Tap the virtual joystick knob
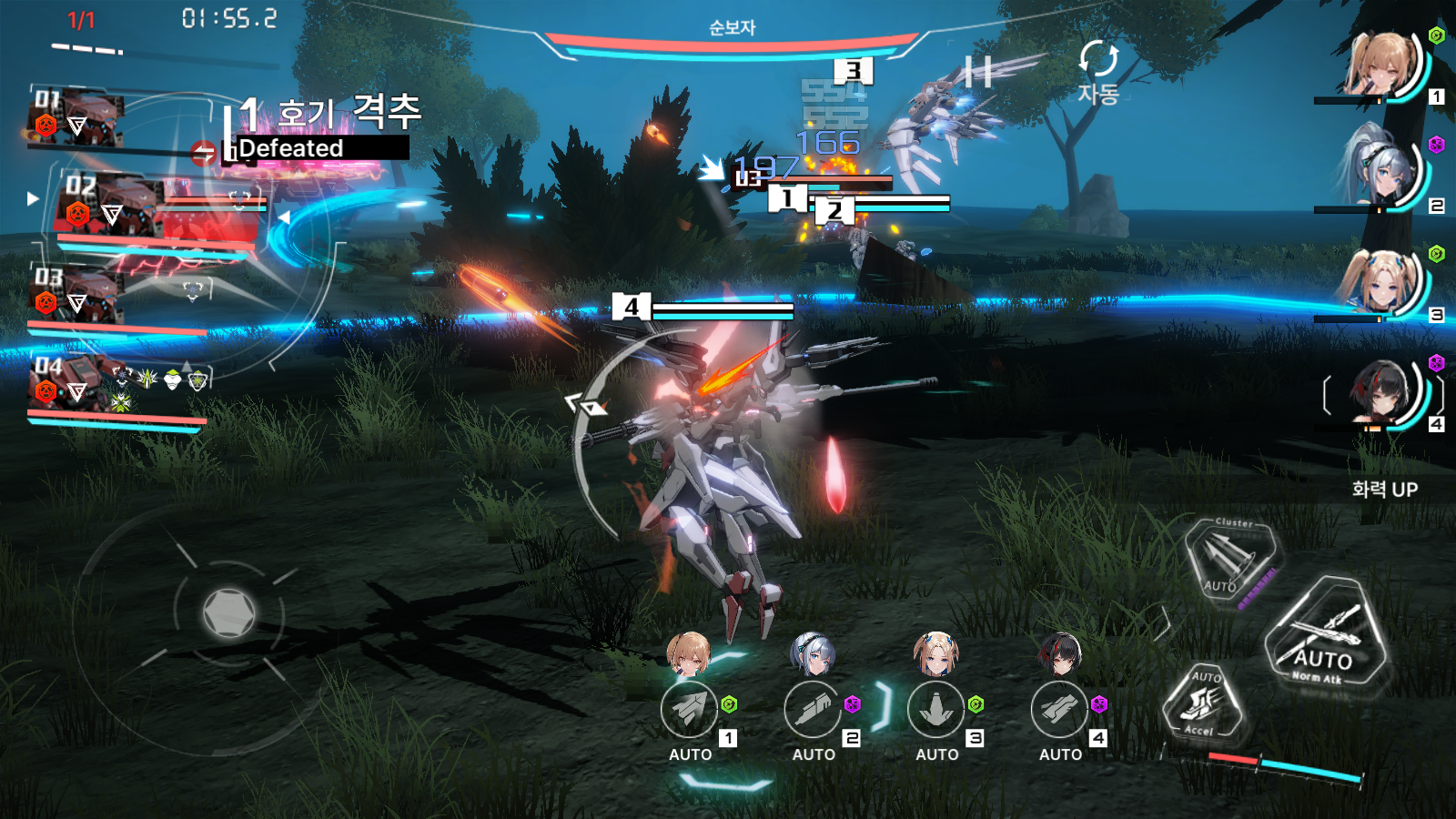This screenshot has height=819, width=1456. point(228,612)
